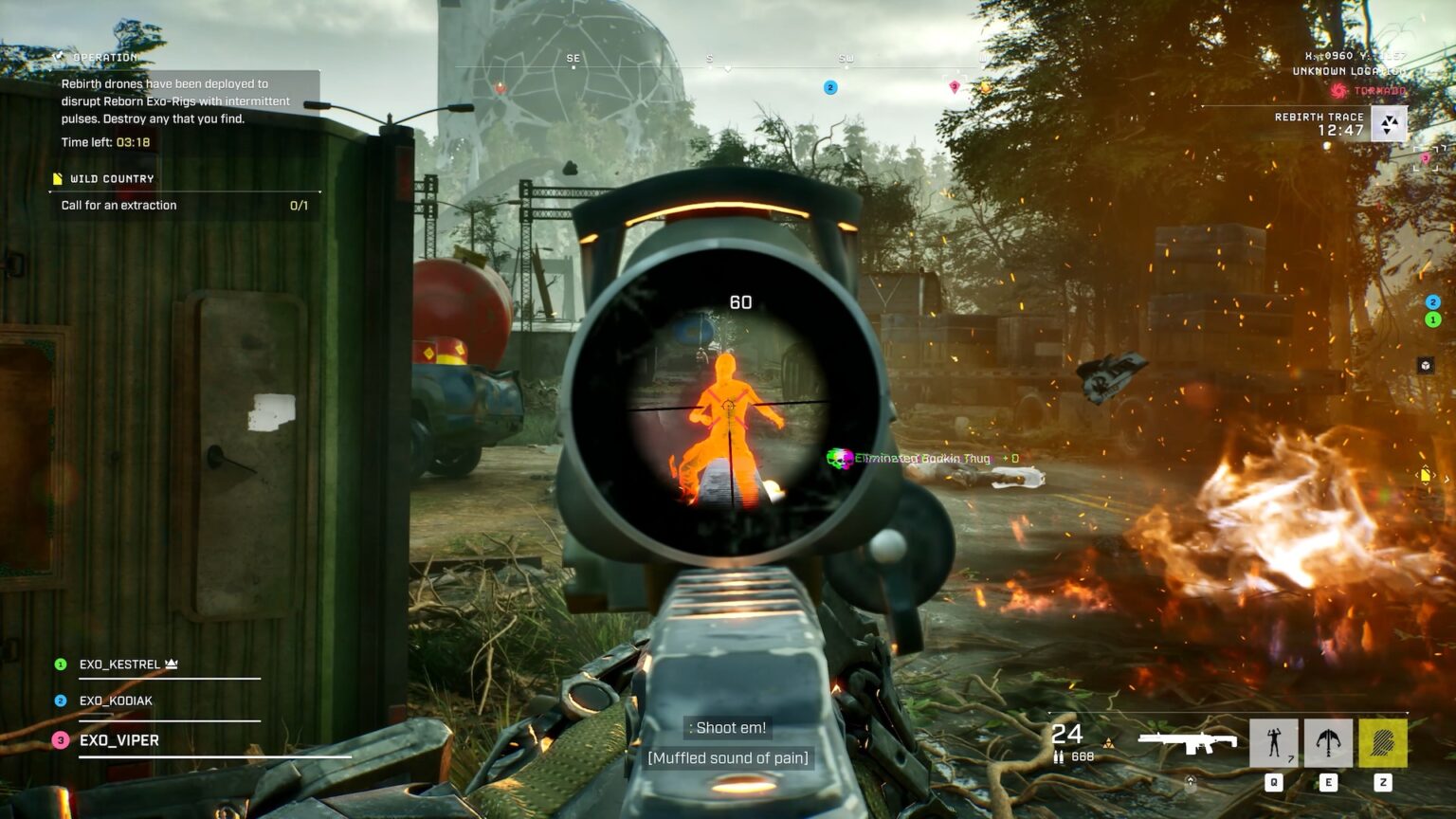Use the yellow striped ability slot

(1383, 742)
